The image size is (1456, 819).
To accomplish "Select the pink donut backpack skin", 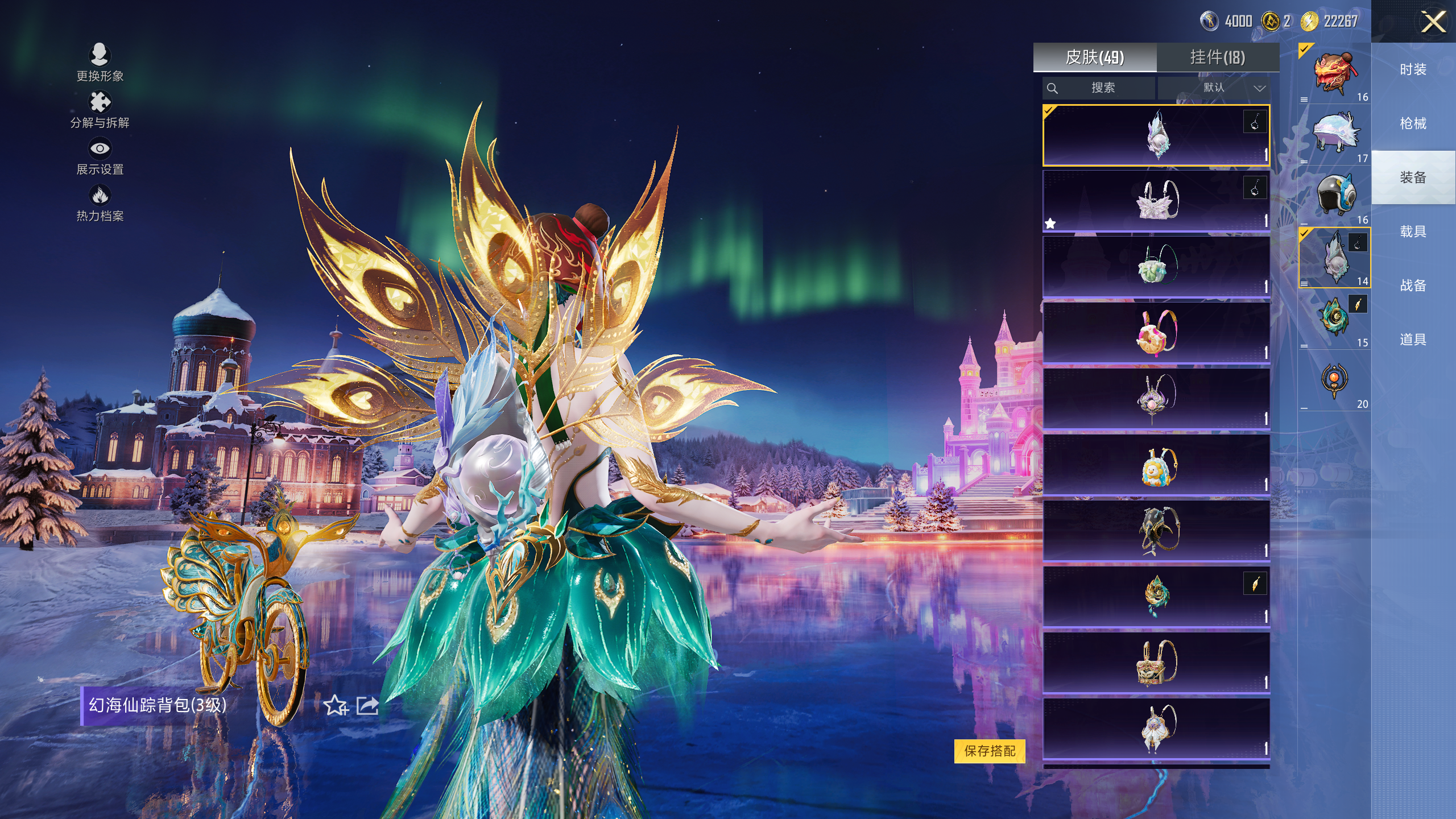I will [1156, 333].
